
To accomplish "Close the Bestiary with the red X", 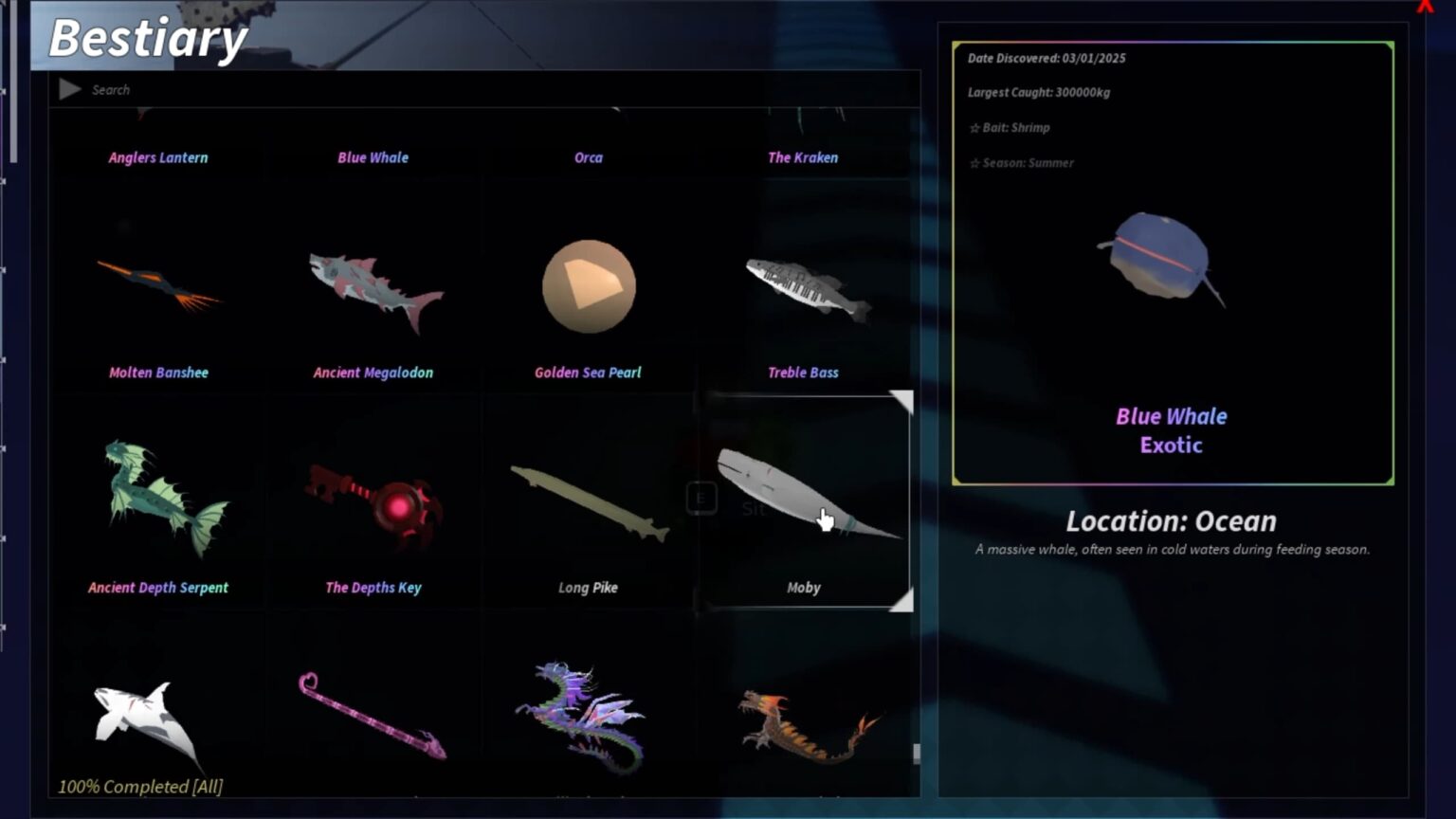I will (1426, 8).
